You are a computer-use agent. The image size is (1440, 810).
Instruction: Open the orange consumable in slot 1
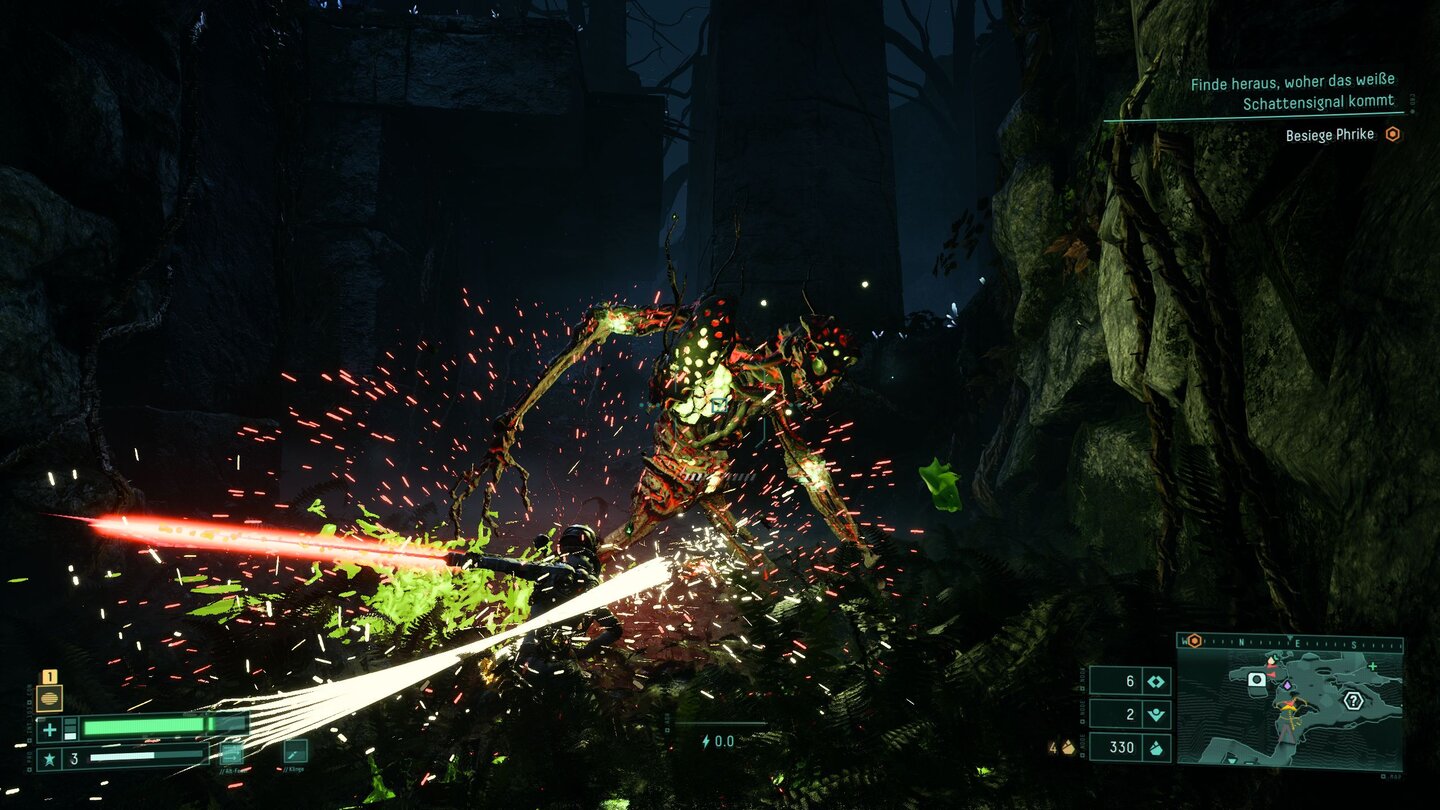pyautogui.click(x=49, y=697)
